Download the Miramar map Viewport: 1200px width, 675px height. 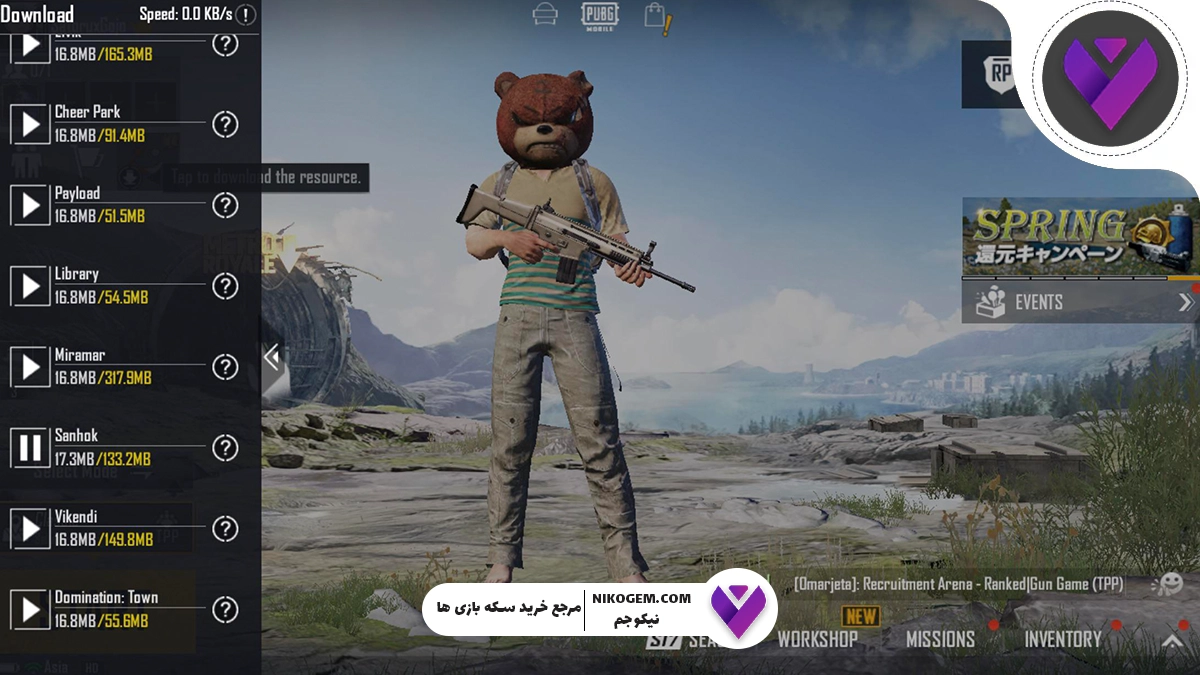[30, 367]
